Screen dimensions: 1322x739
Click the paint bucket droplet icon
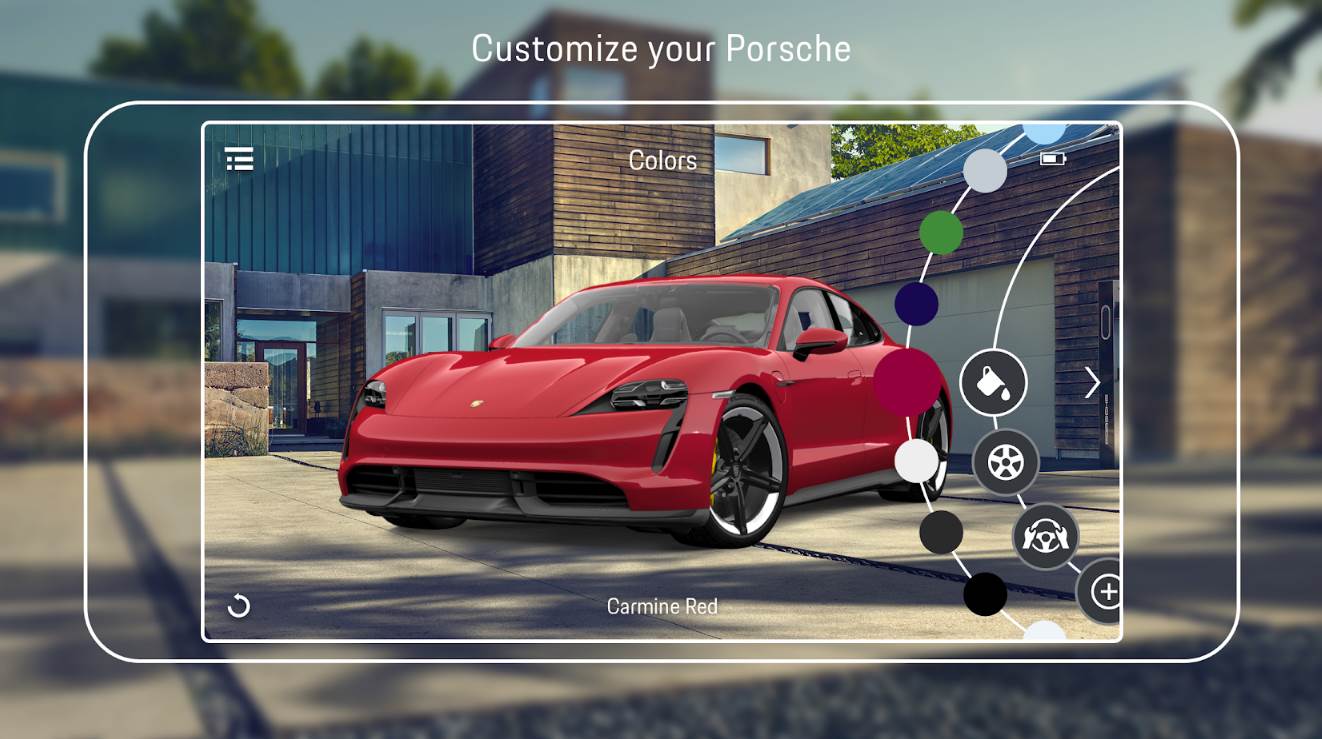point(996,383)
